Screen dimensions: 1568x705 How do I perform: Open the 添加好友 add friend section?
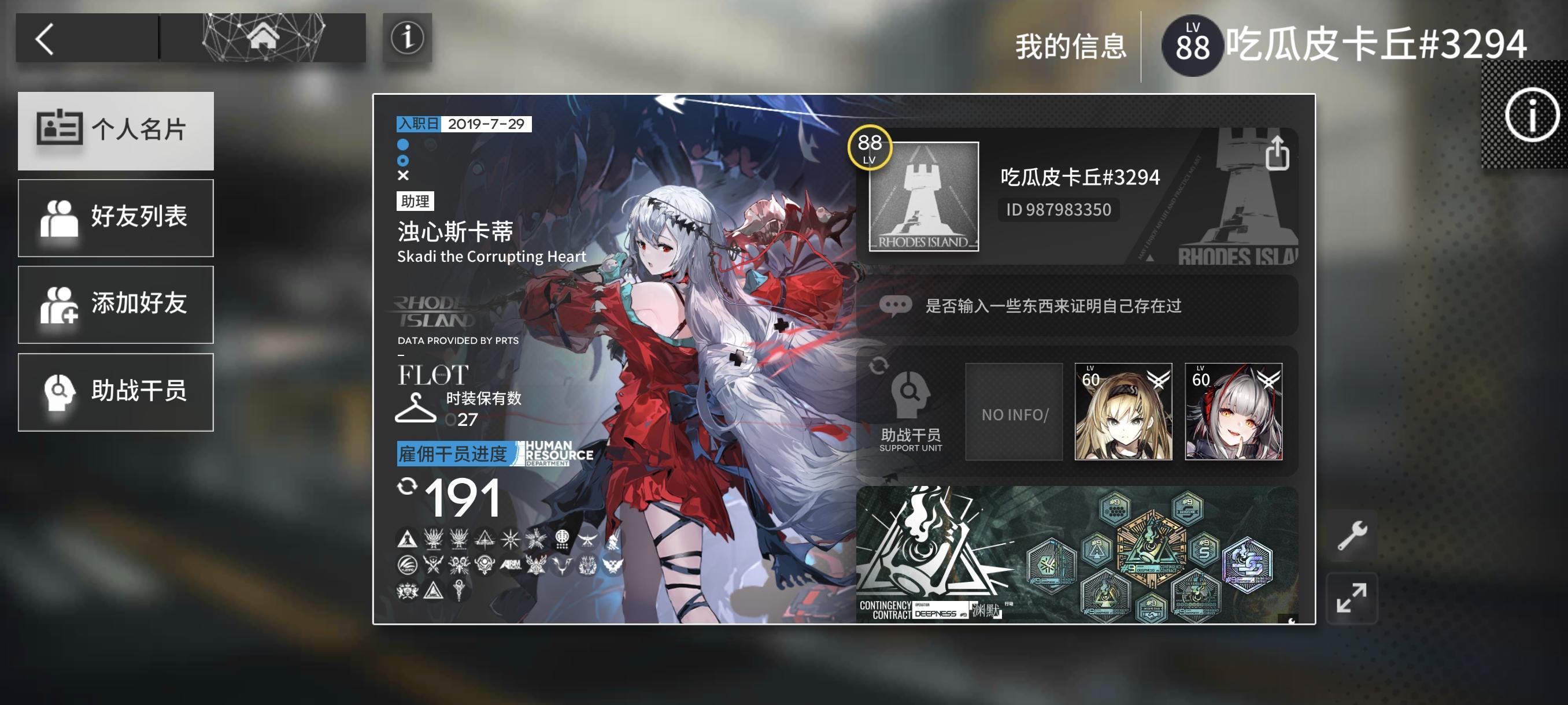click(116, 305)
